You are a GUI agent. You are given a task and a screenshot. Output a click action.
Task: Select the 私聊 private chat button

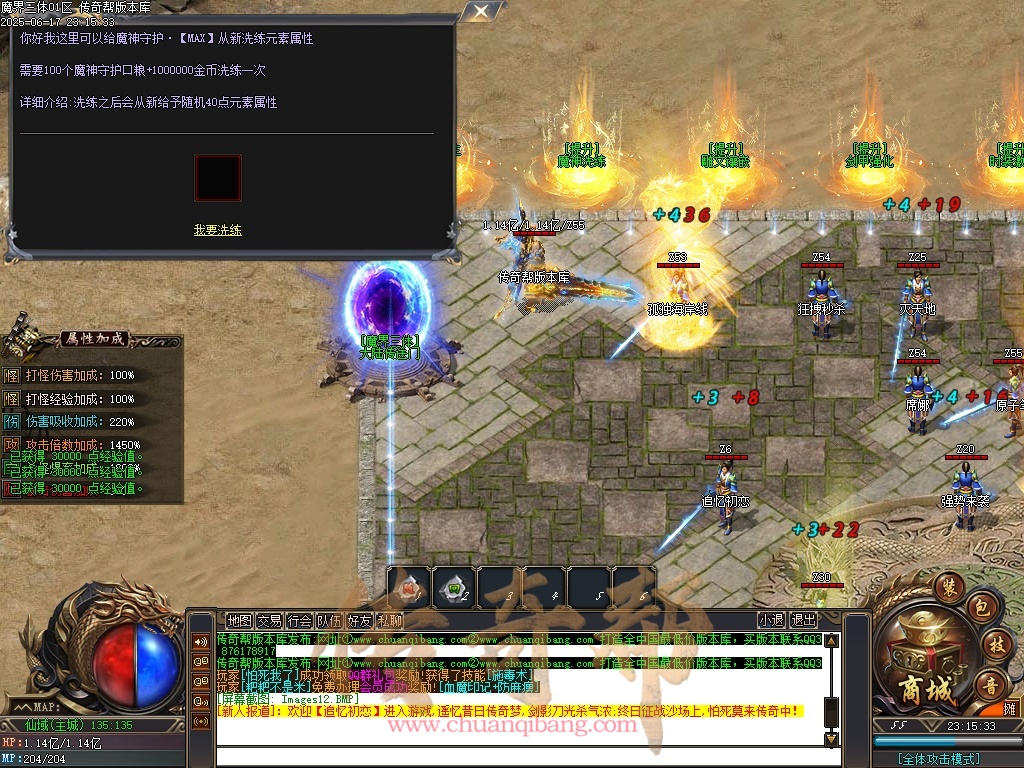pos(390,621)
